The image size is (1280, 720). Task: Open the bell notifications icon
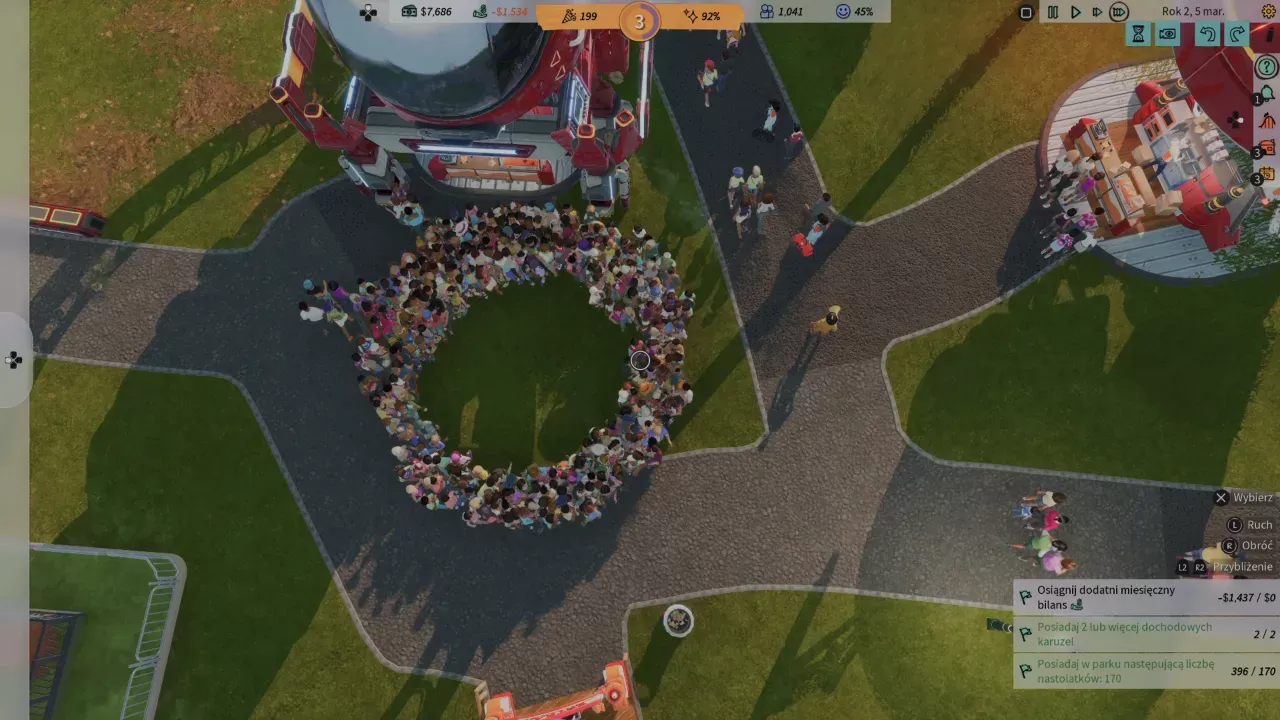1267,94
